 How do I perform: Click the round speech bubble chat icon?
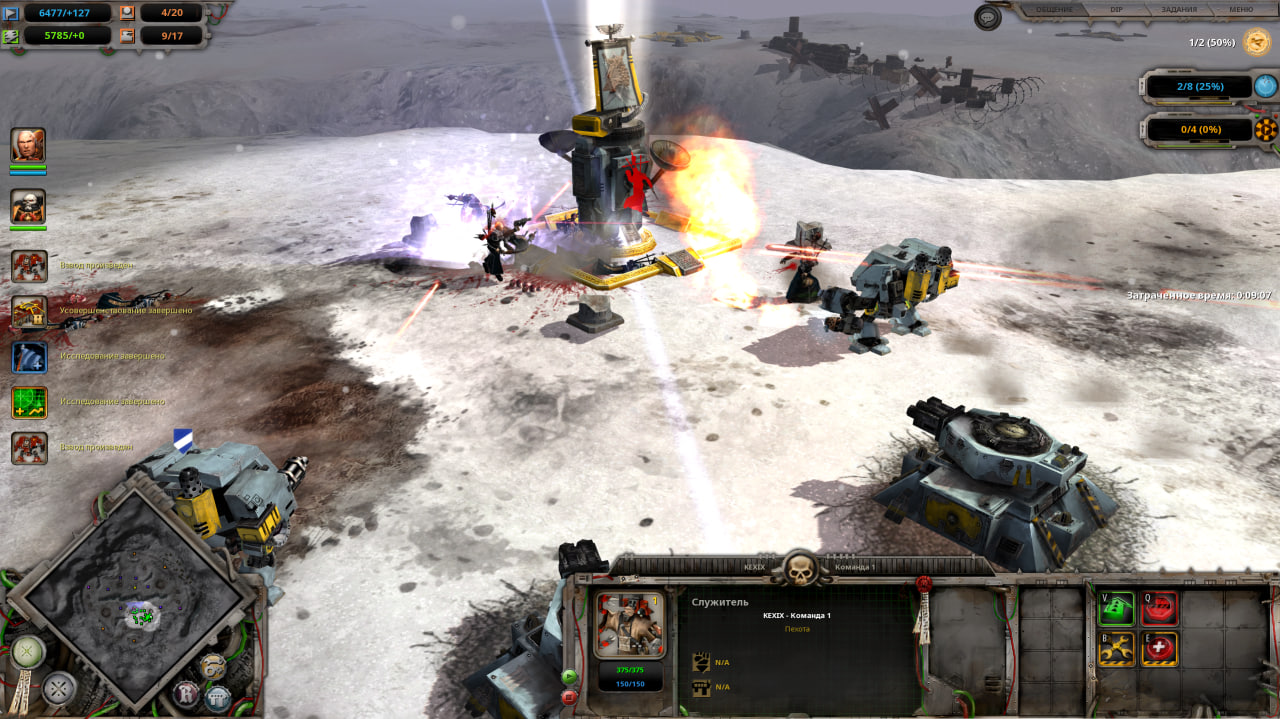click(989, 17)
